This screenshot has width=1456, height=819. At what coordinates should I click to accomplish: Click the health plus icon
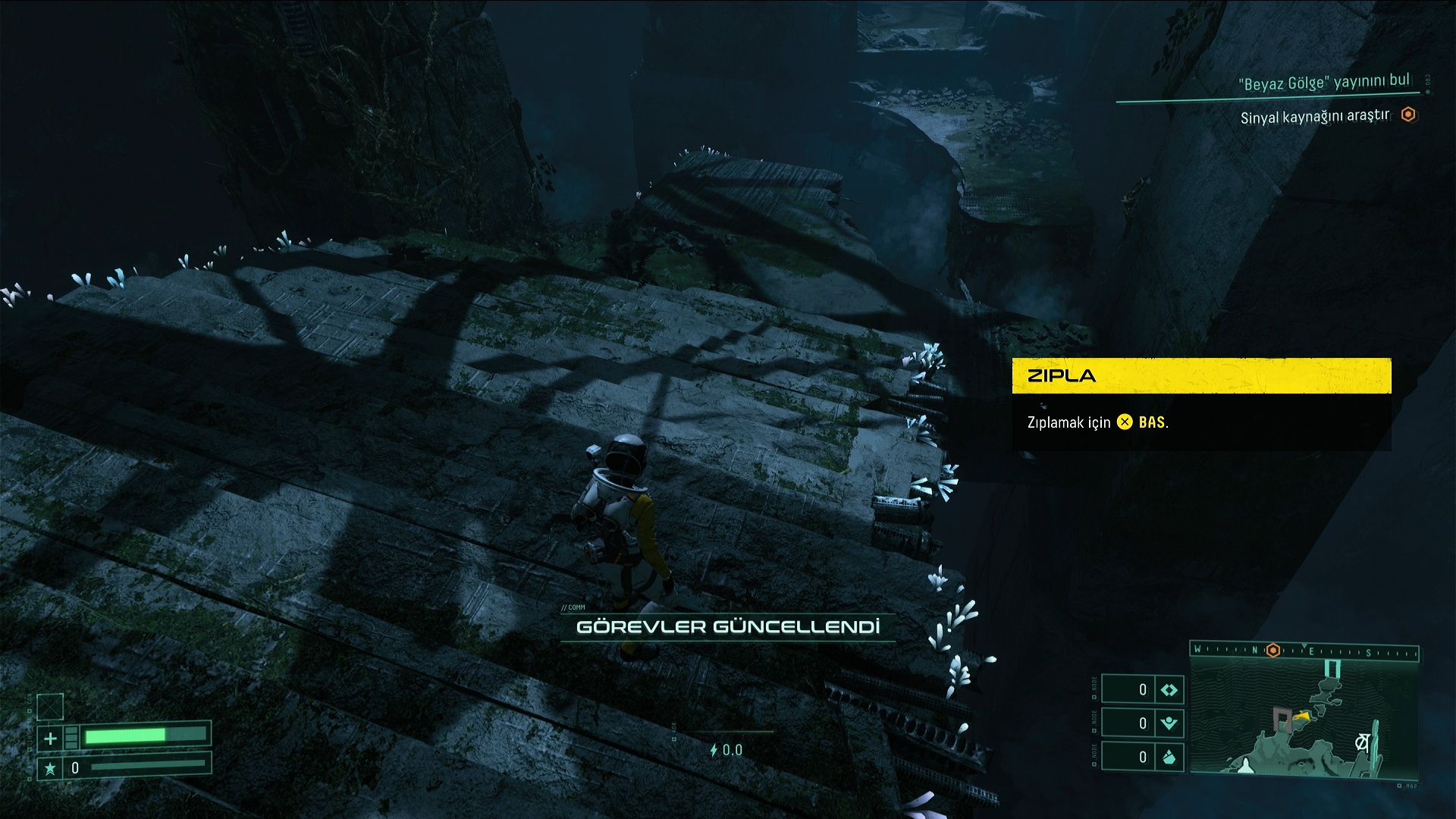pos(50,738)
